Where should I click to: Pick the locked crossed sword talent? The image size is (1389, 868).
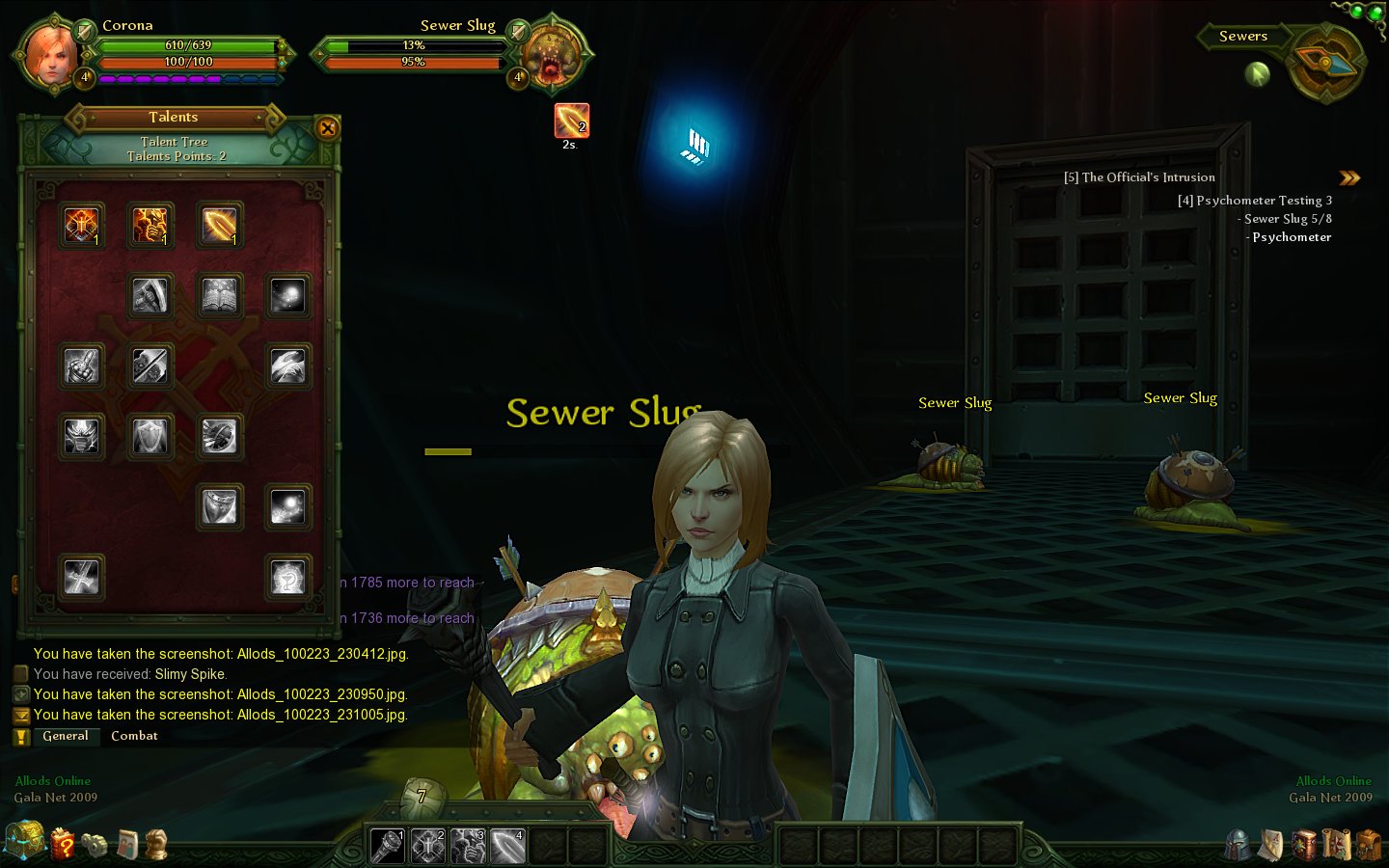[x=81, y=578]
